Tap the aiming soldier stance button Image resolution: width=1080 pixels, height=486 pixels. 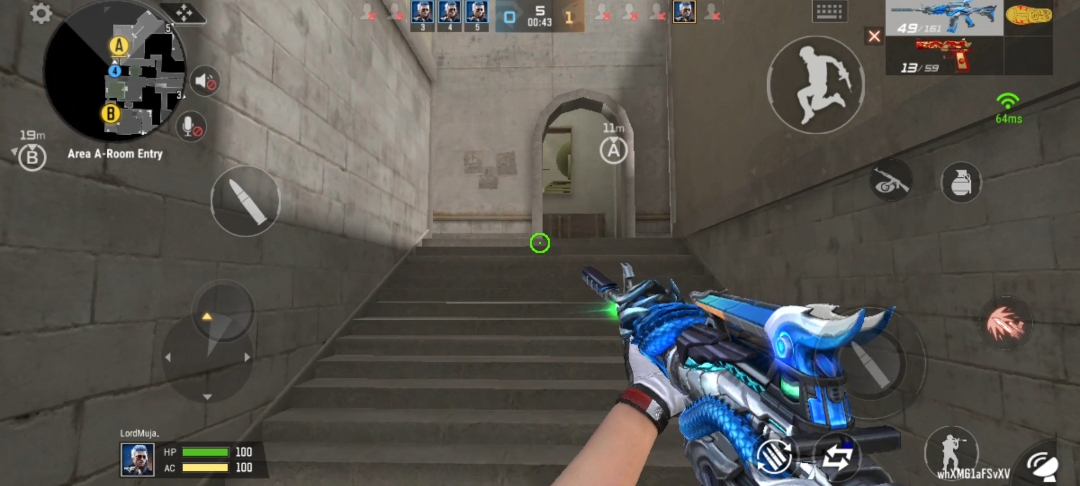(x=950, y=451)
